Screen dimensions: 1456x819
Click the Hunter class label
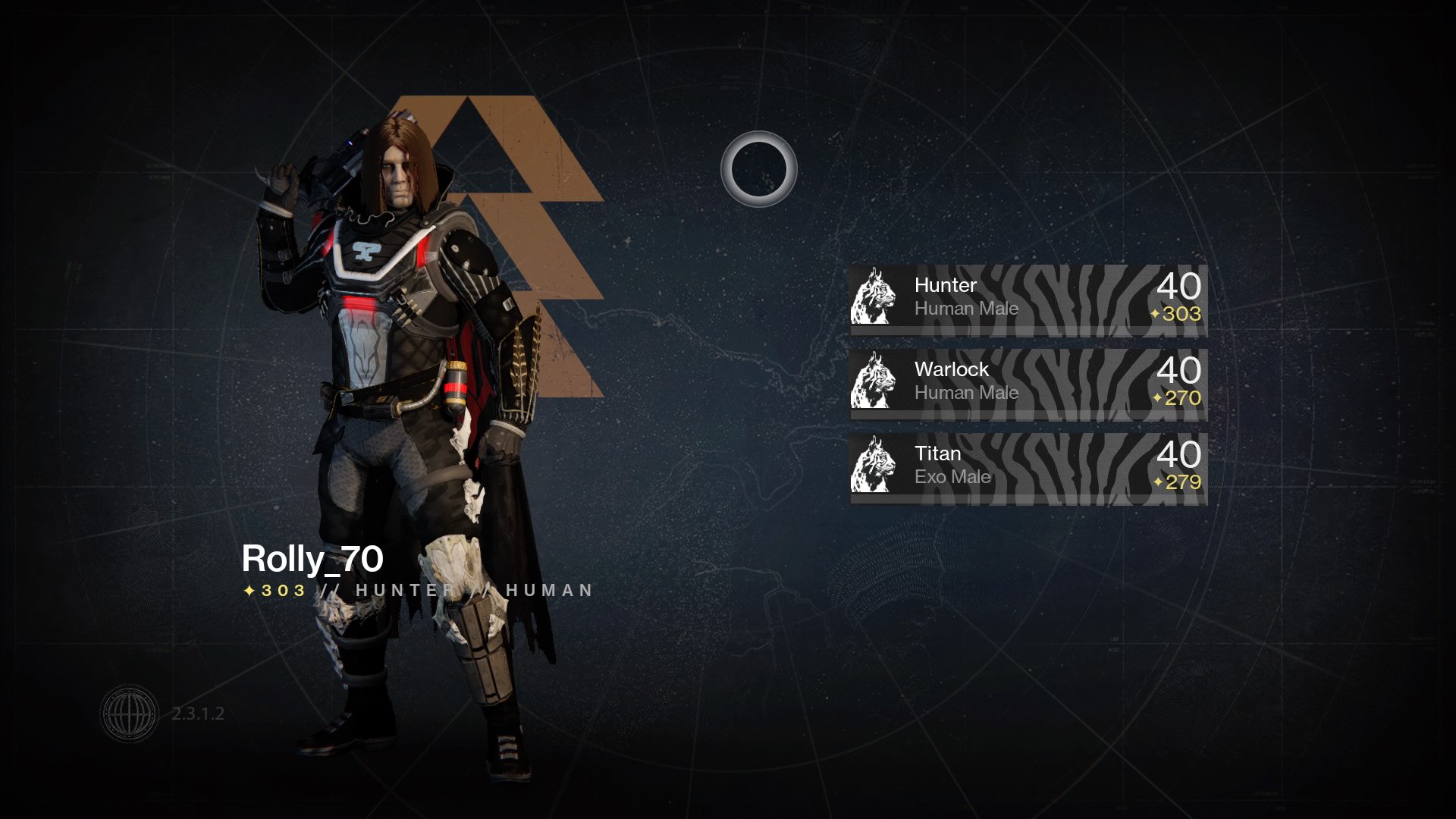click(945, 286)
